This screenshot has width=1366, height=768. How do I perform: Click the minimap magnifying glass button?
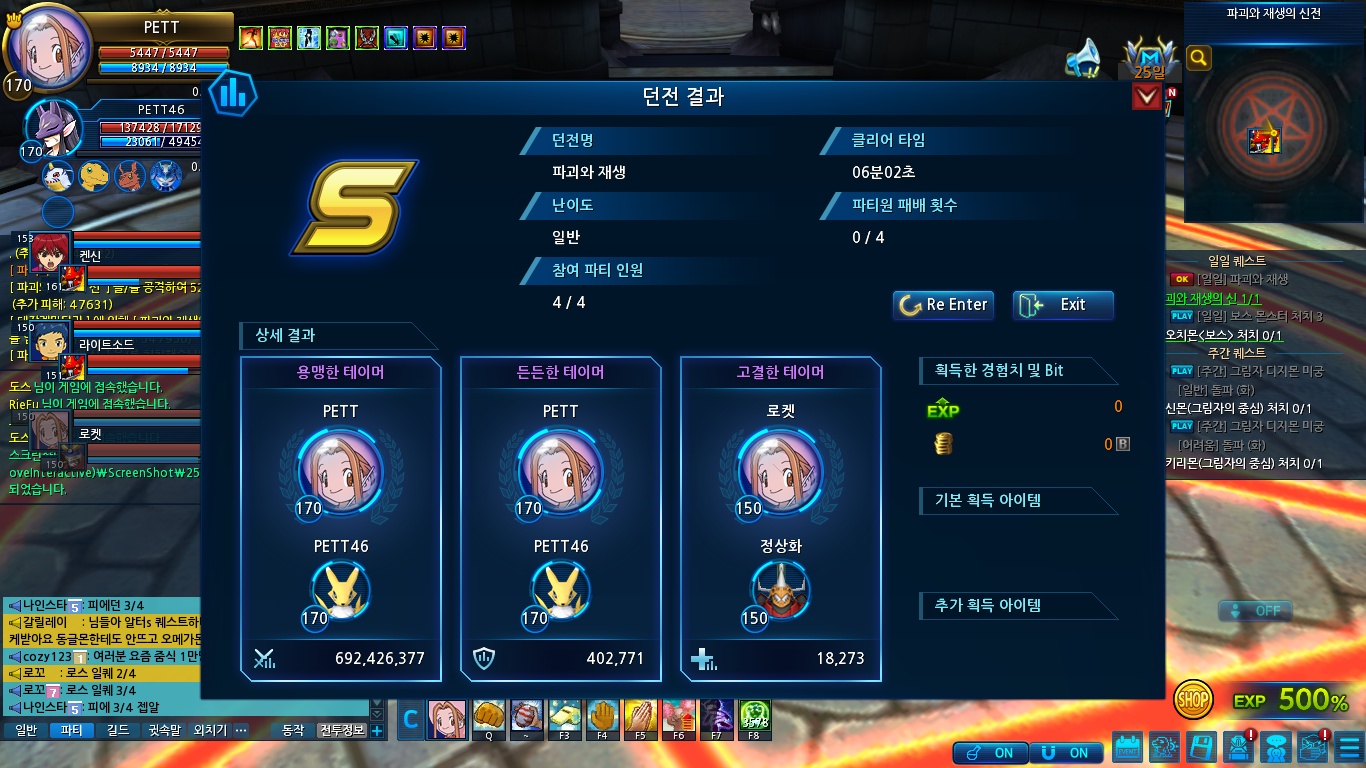click(1198, 59)
